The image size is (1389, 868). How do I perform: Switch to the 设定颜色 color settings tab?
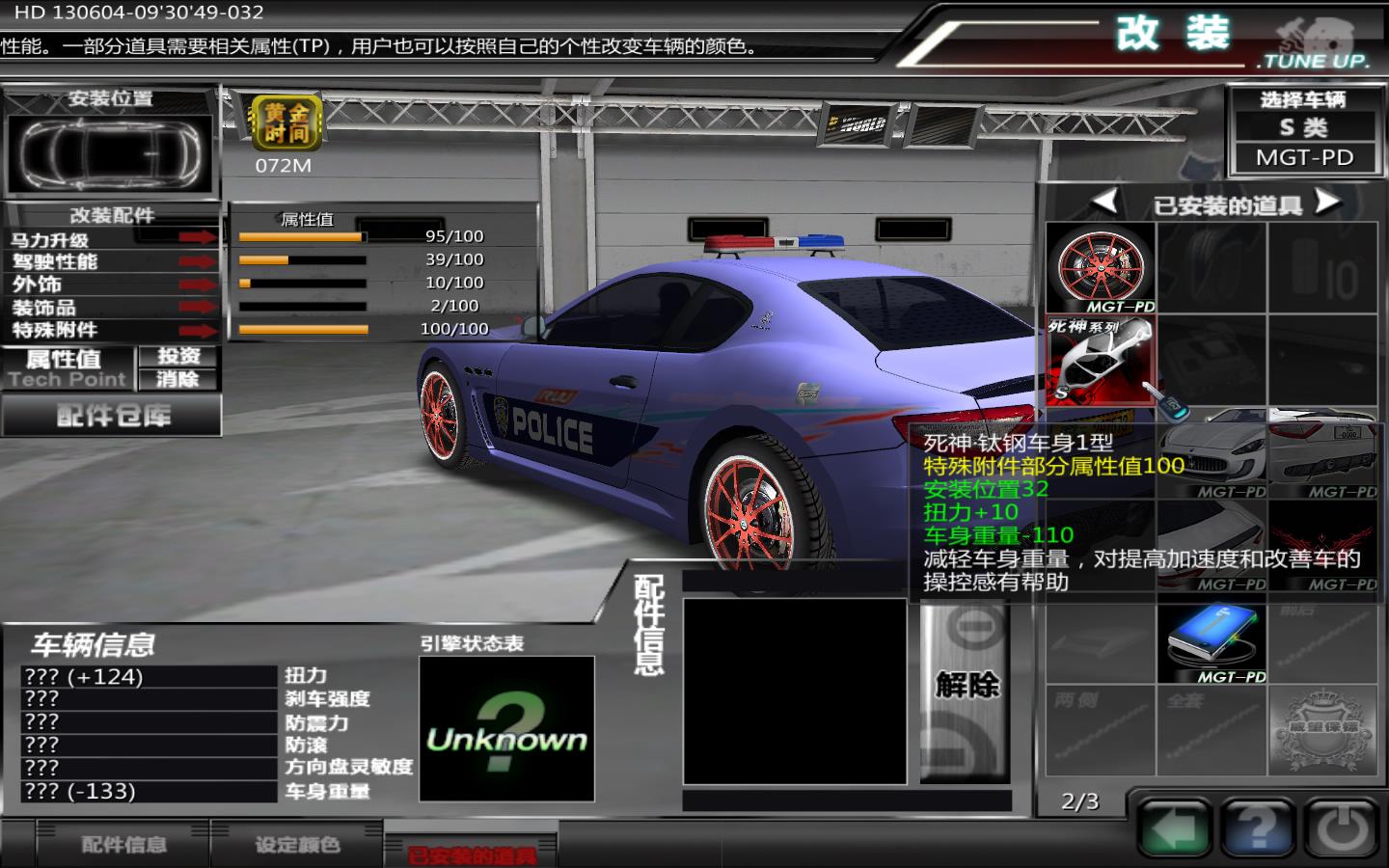297,845
